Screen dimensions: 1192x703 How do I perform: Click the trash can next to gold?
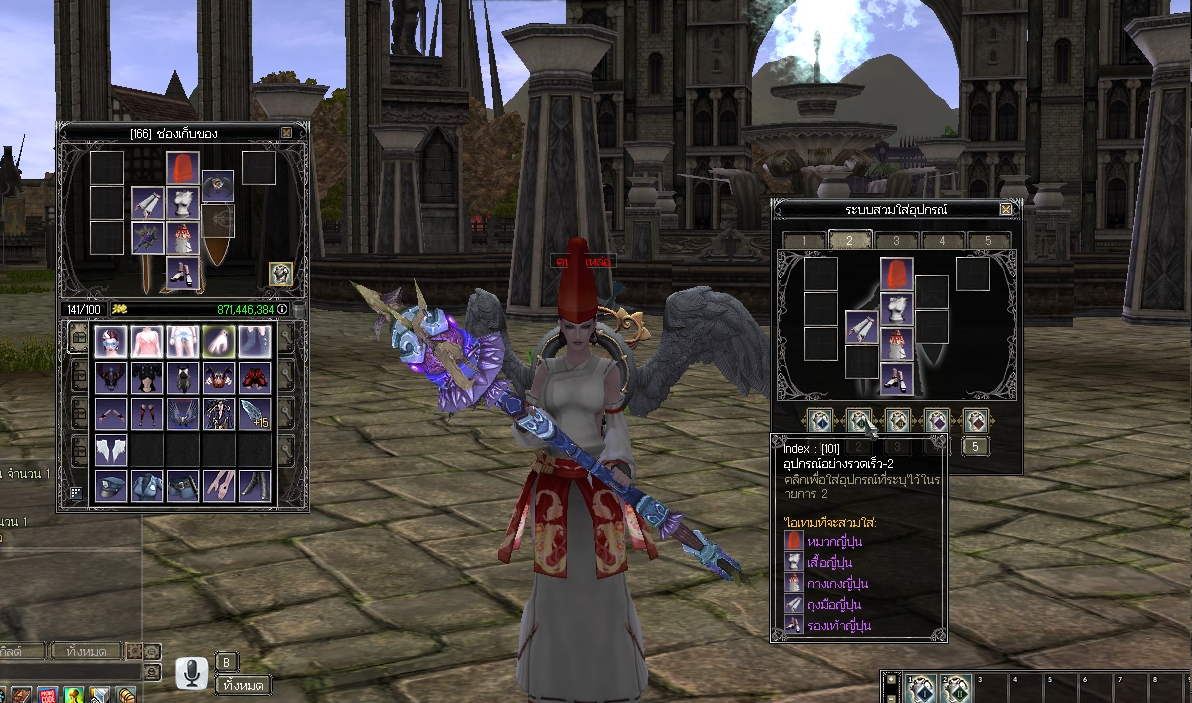click(297, 310)
